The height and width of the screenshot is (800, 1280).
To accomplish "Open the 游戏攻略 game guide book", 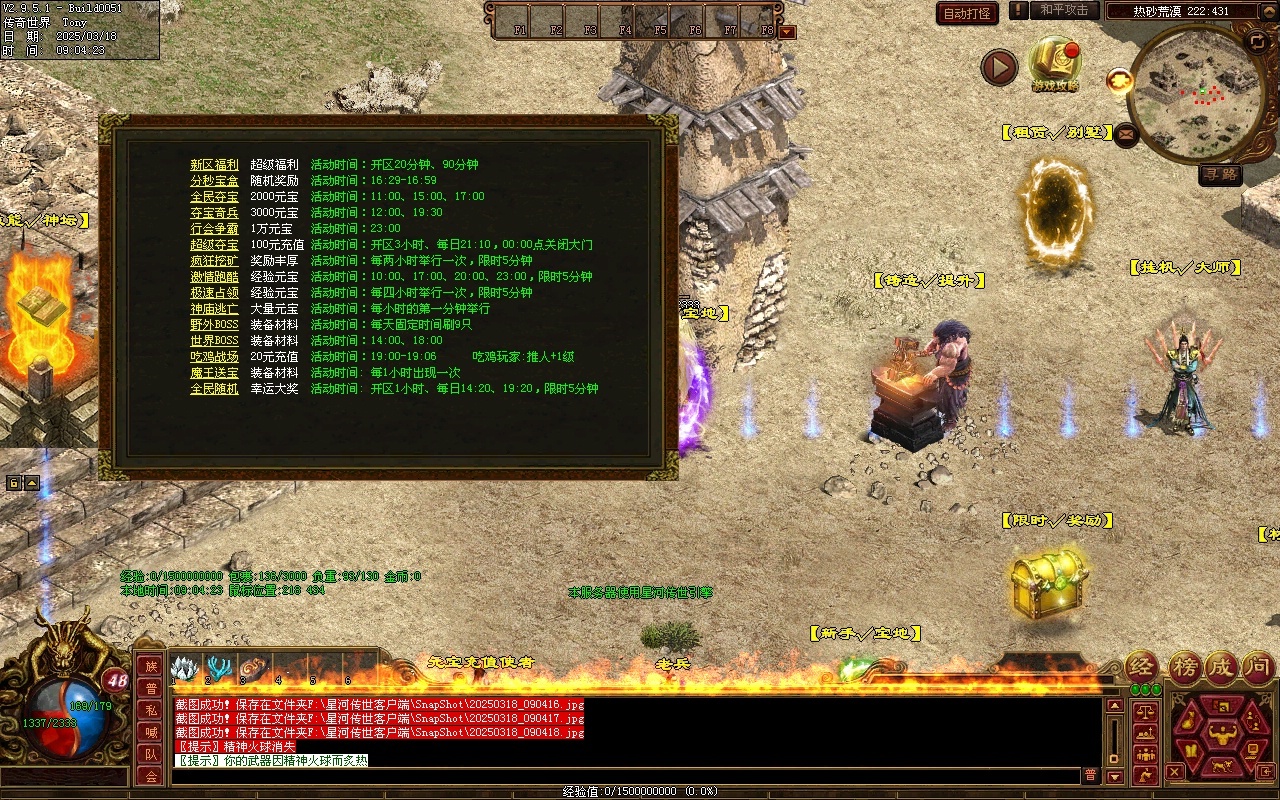I will 1055,62.
